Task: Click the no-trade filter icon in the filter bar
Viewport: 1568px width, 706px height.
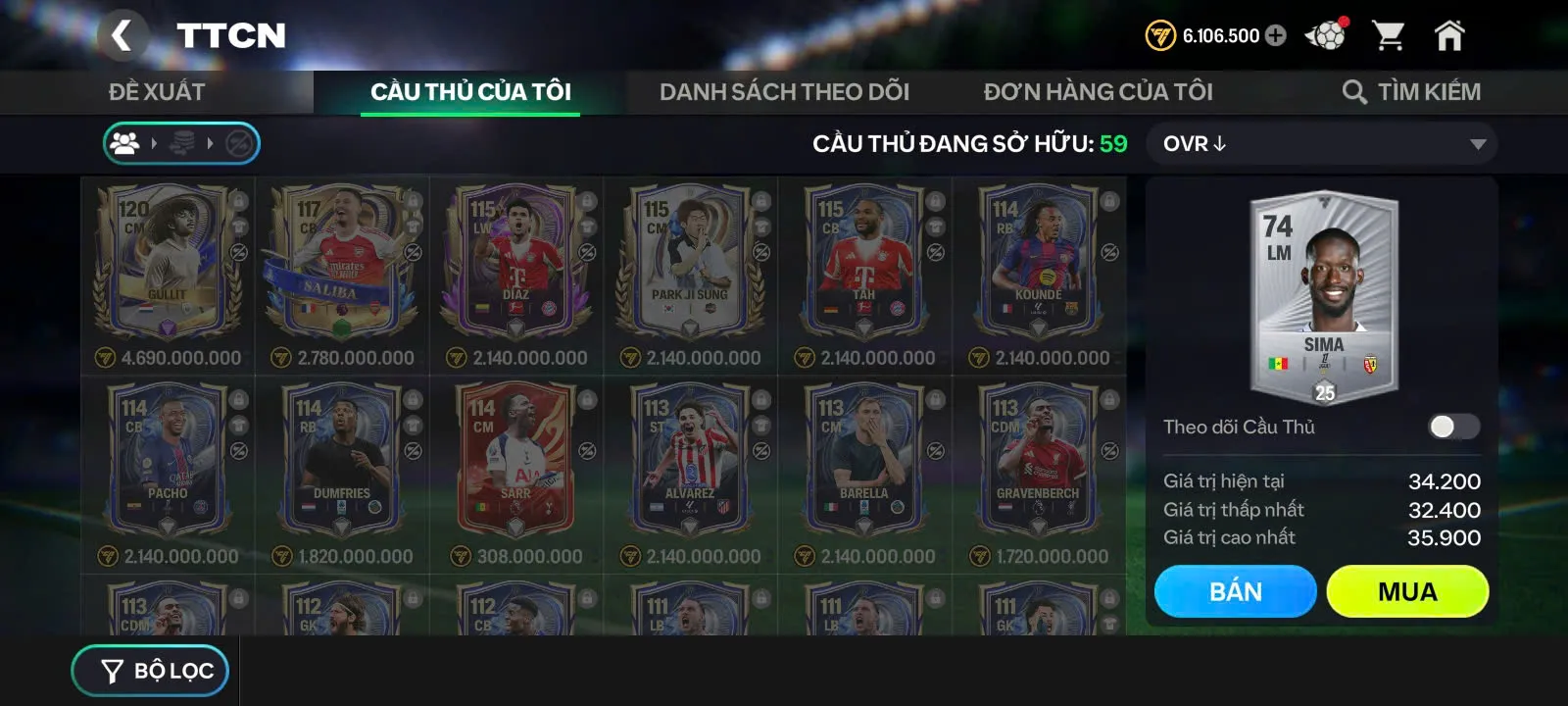Action: click(240, 142)
